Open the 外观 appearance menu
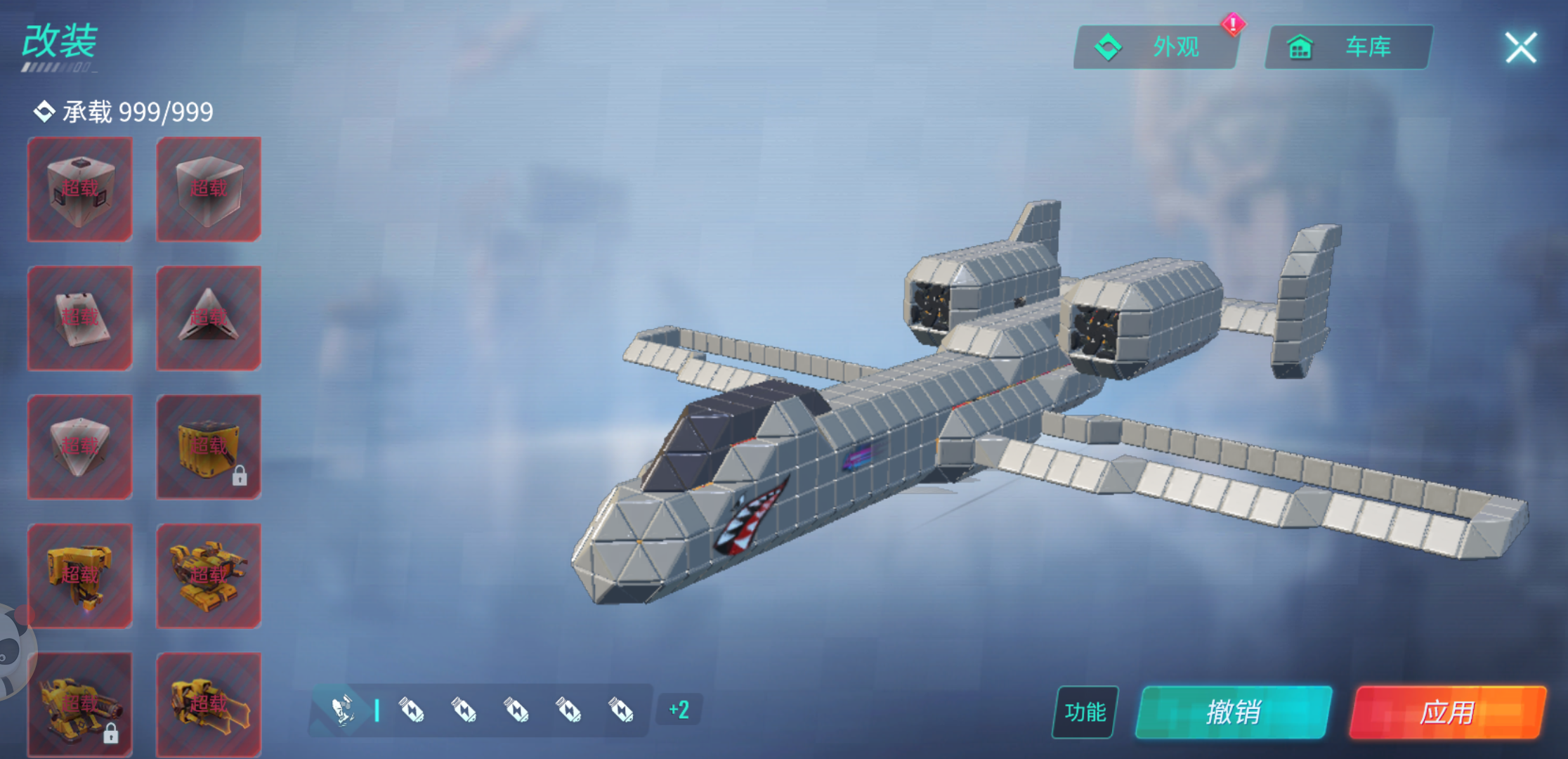Image resolution: width=1568 pixels, height=759 pixels. click(1156, 47)
